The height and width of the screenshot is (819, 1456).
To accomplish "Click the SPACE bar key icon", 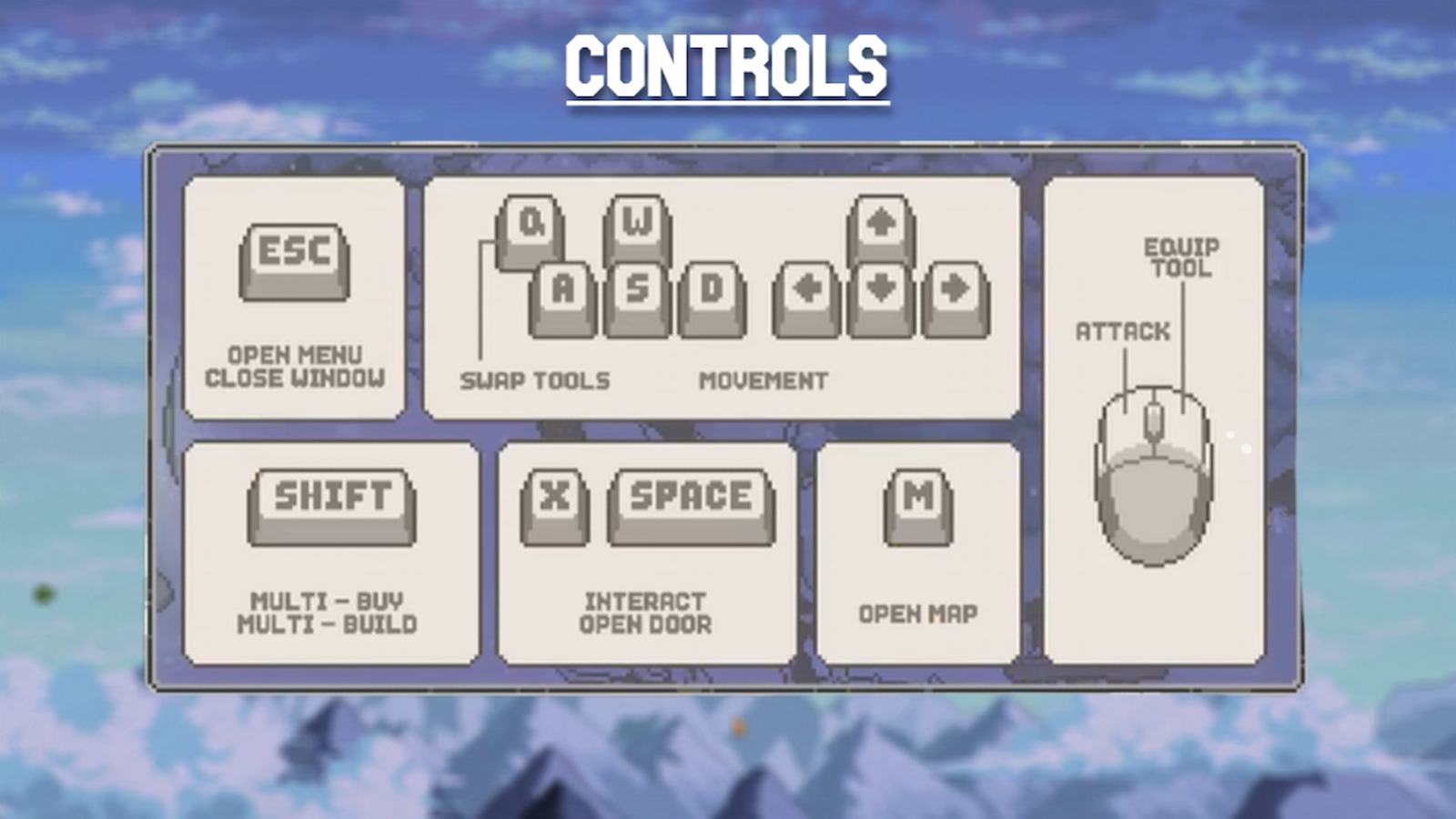I will [690, 496].
